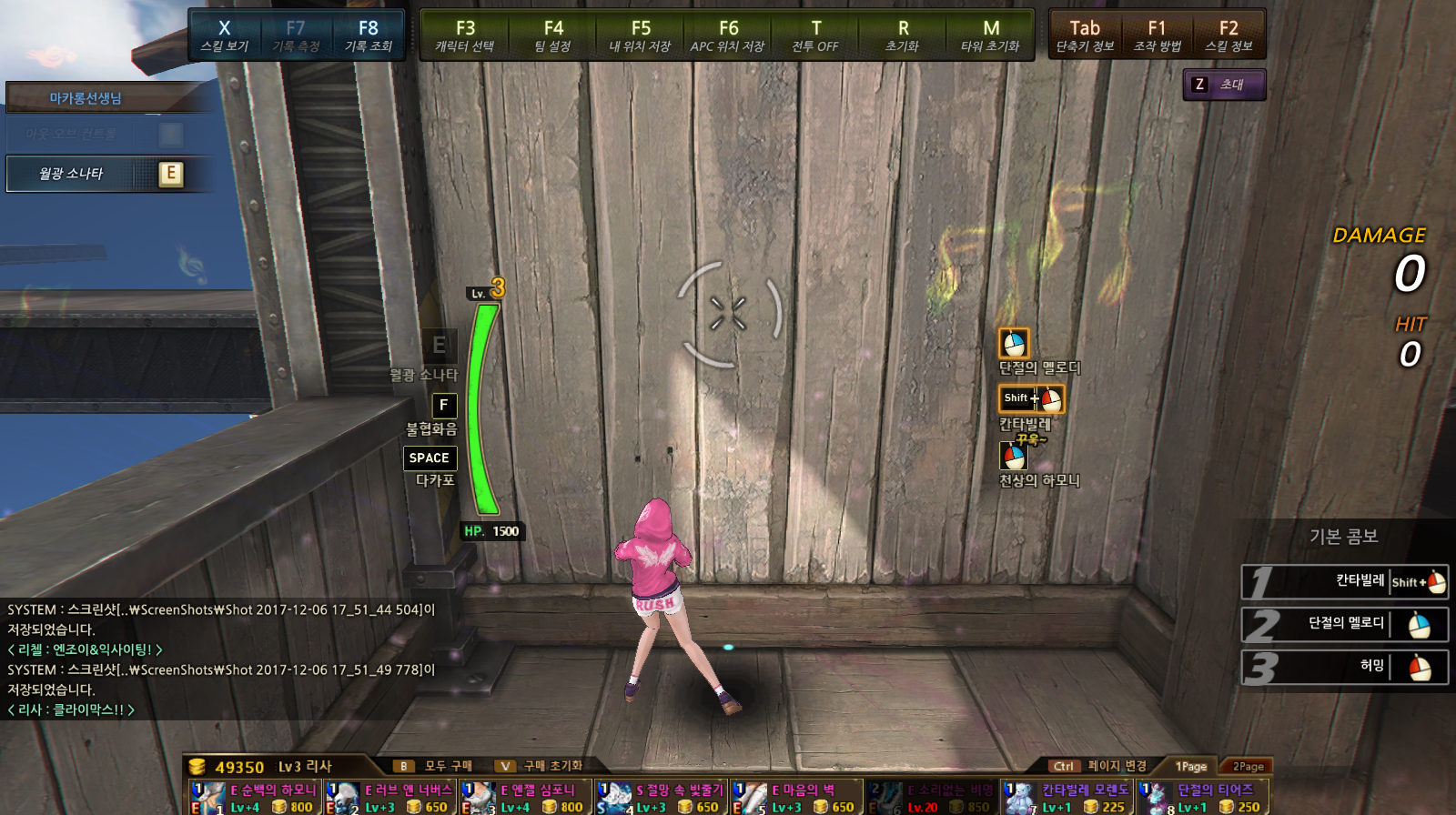Click the 모두 구매 buy-all button

(437, 766)
